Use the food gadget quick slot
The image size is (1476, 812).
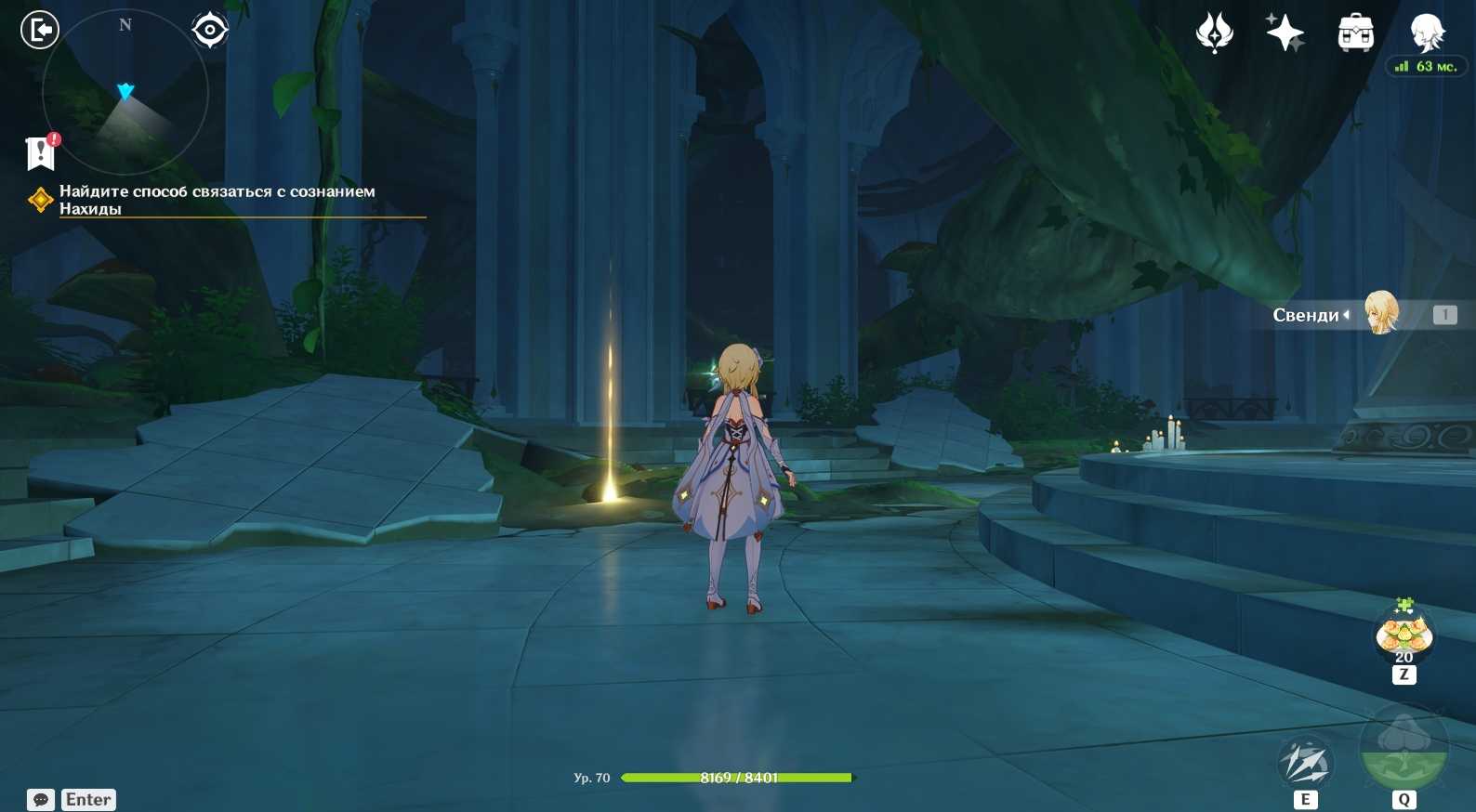(1404, 636)
